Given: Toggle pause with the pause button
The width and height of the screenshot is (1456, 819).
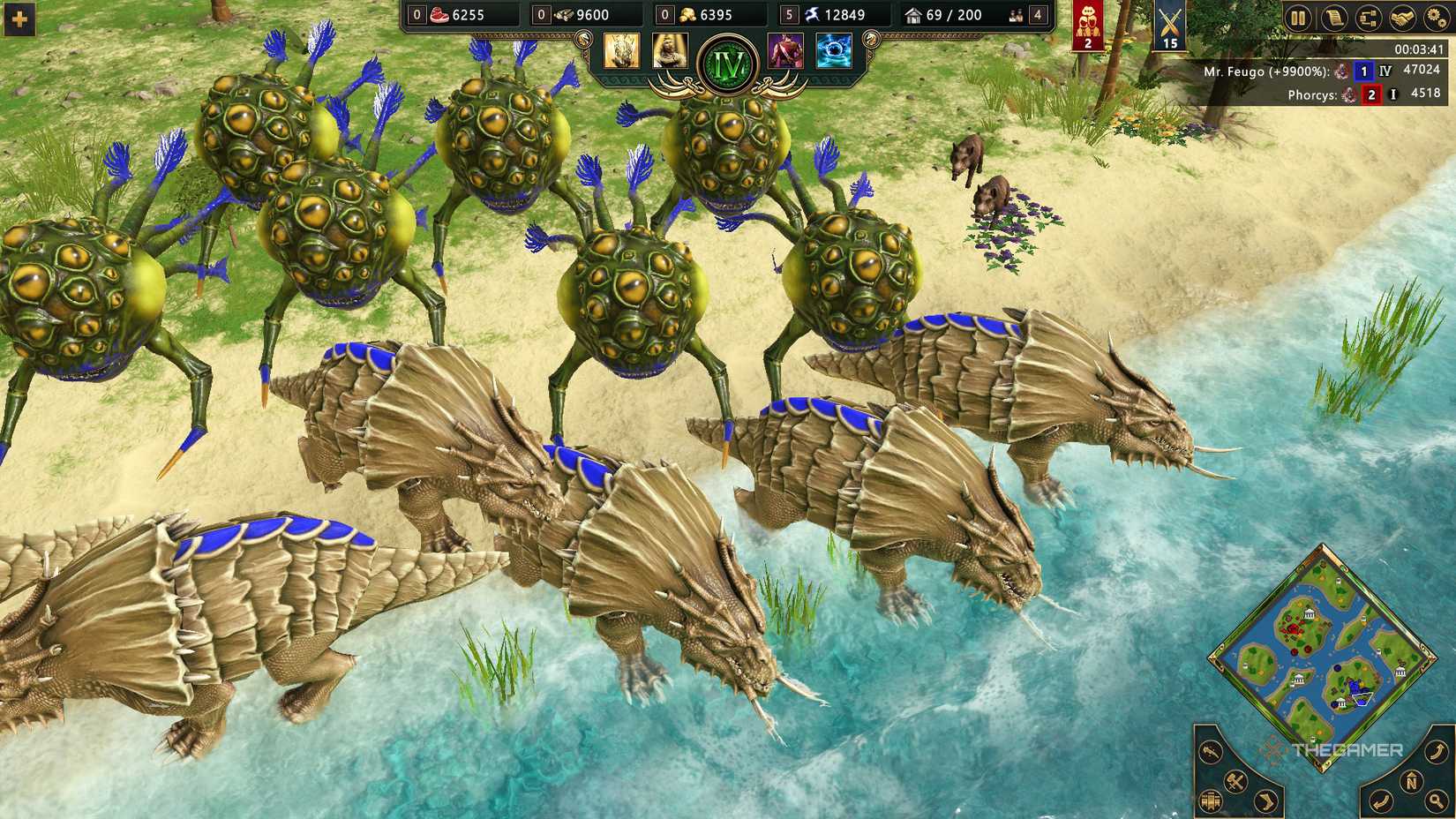Looking at the screenshot, I should coord(1300,19).
